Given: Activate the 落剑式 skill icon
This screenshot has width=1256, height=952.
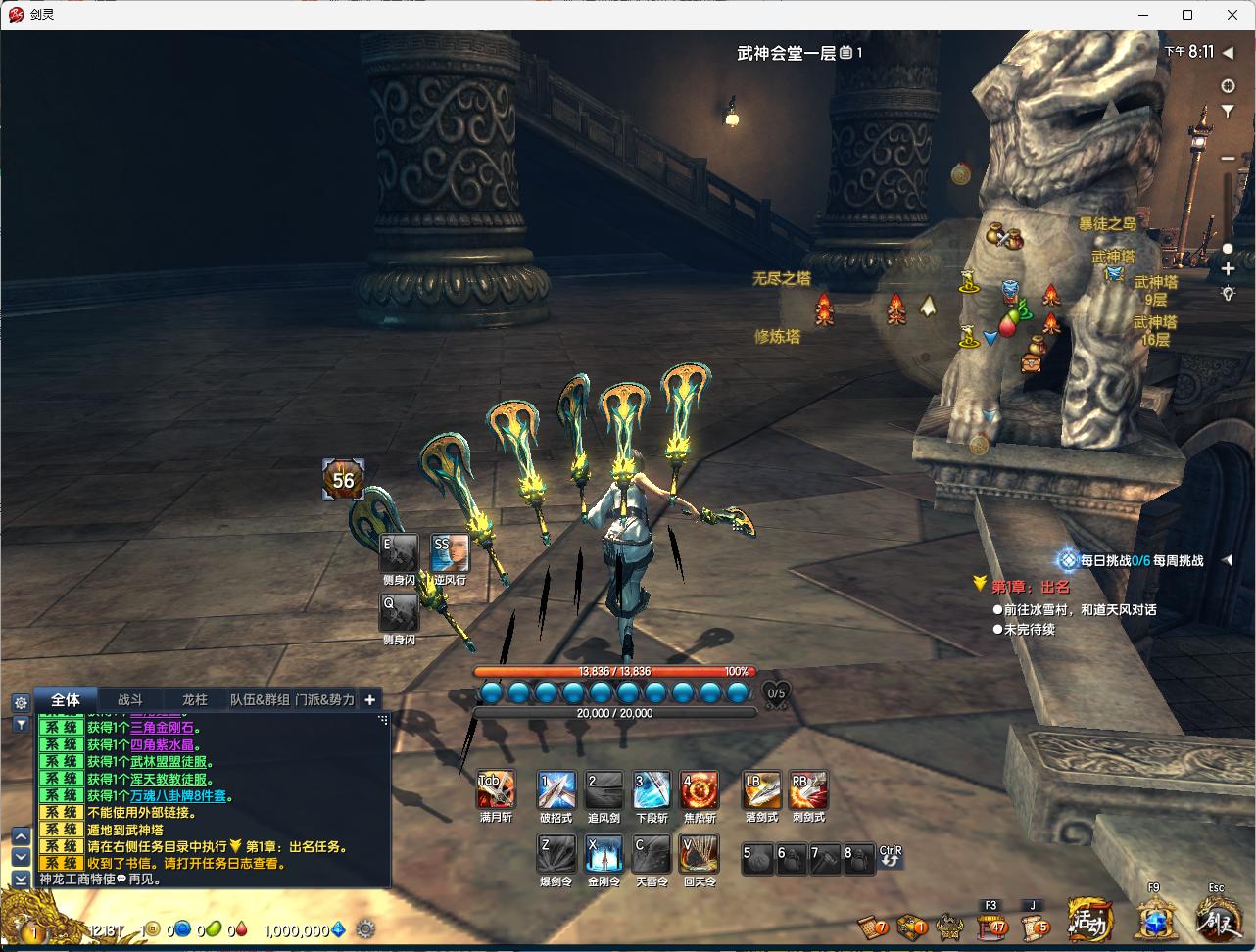Looking at the screenshot, I should click(761, 790).
